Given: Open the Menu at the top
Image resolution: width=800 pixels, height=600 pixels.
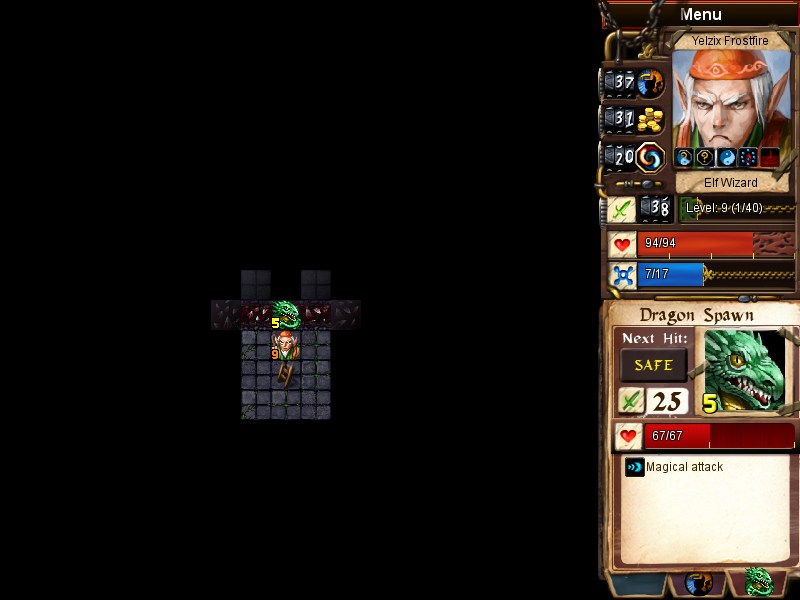Looking at the screenshot, I should (x=700, y=14).
